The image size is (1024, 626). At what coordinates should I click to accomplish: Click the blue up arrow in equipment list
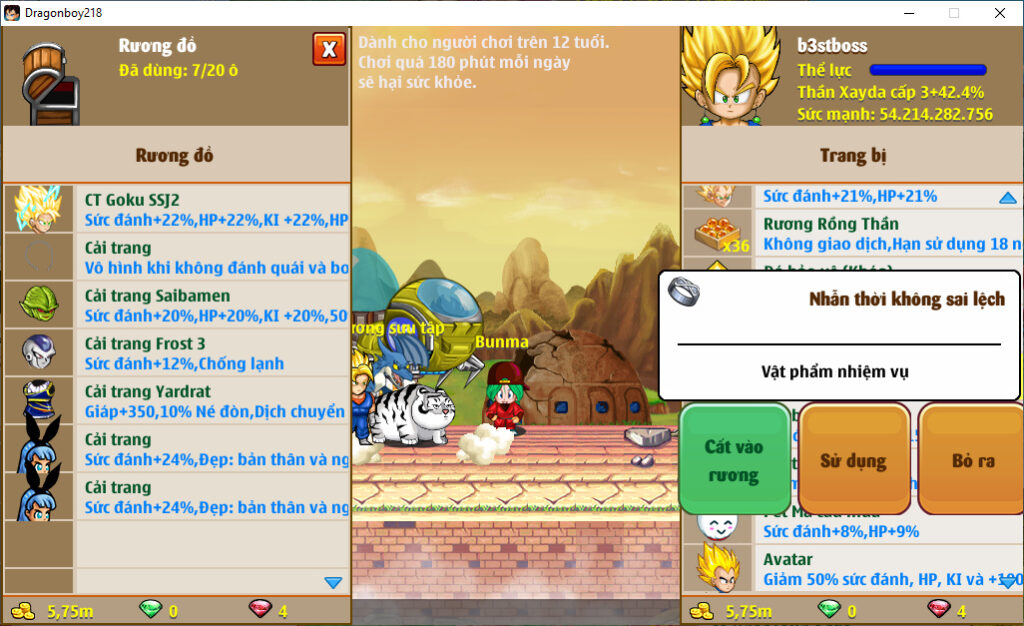click(x=1007, y=198)
